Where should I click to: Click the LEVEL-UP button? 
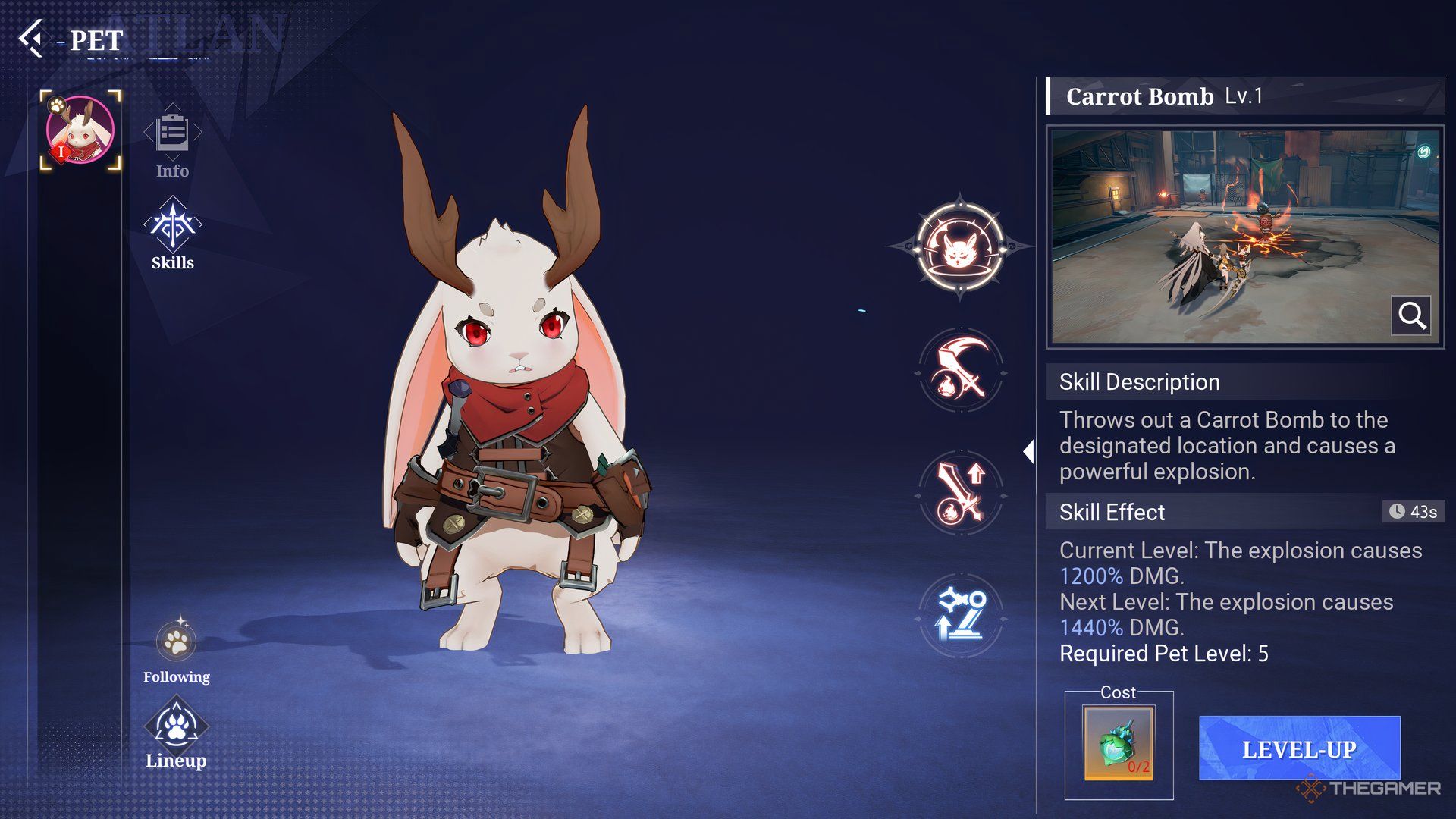click(1299, 748)
